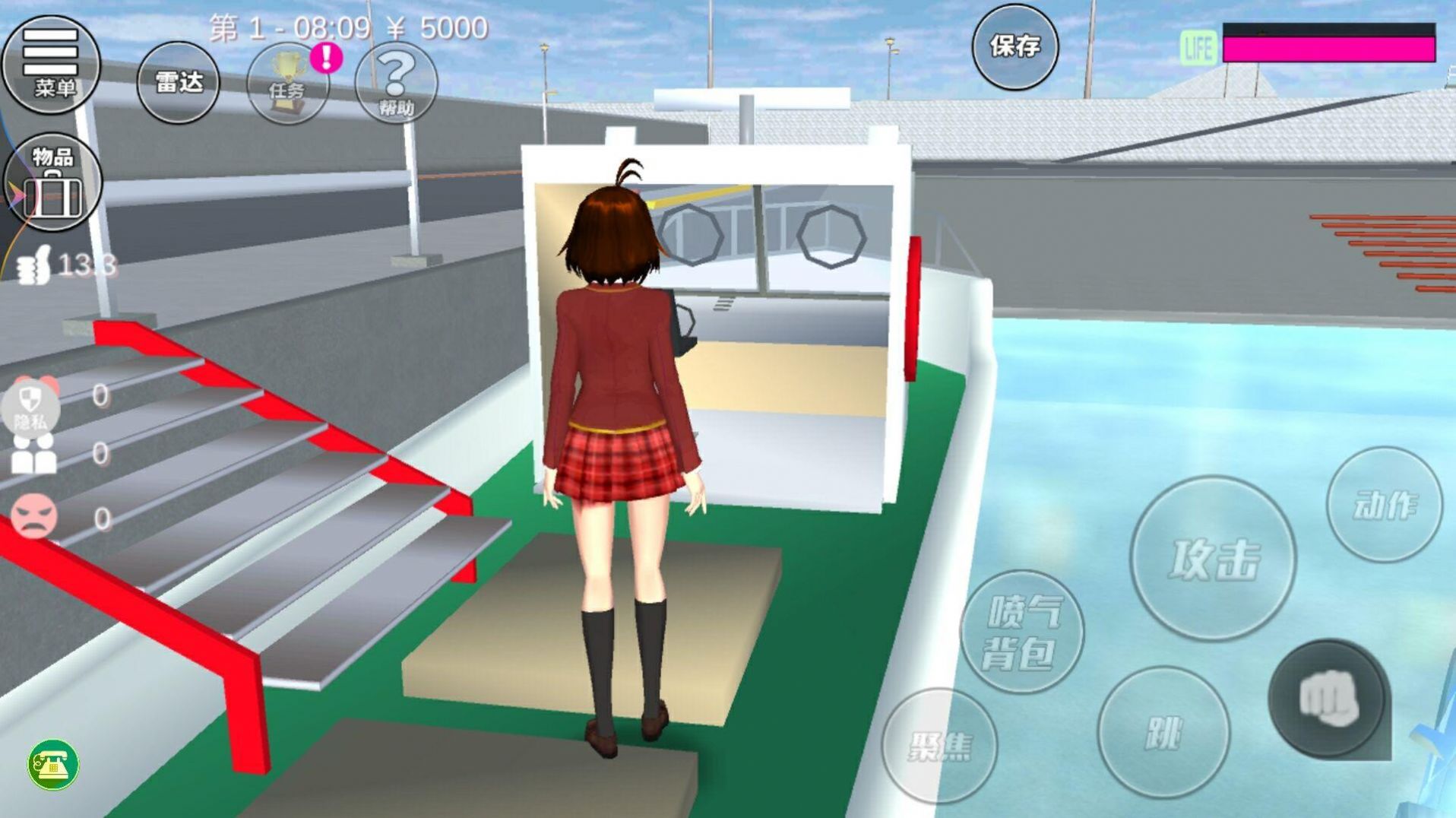This screenshot has width=1456, height=818.
Task: Activate the 喷气背包 jetpack
Action: click(x=1022, y=632)
